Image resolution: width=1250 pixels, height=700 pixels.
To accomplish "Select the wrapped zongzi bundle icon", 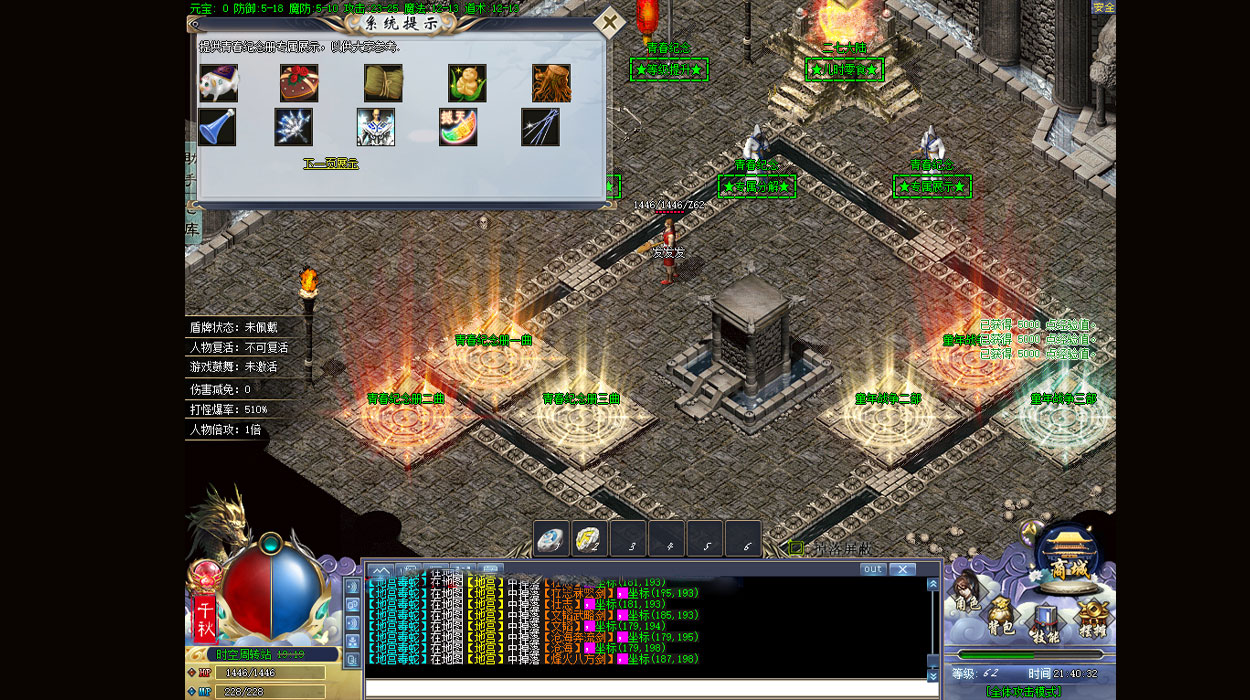I will click(x=383, y=83).
